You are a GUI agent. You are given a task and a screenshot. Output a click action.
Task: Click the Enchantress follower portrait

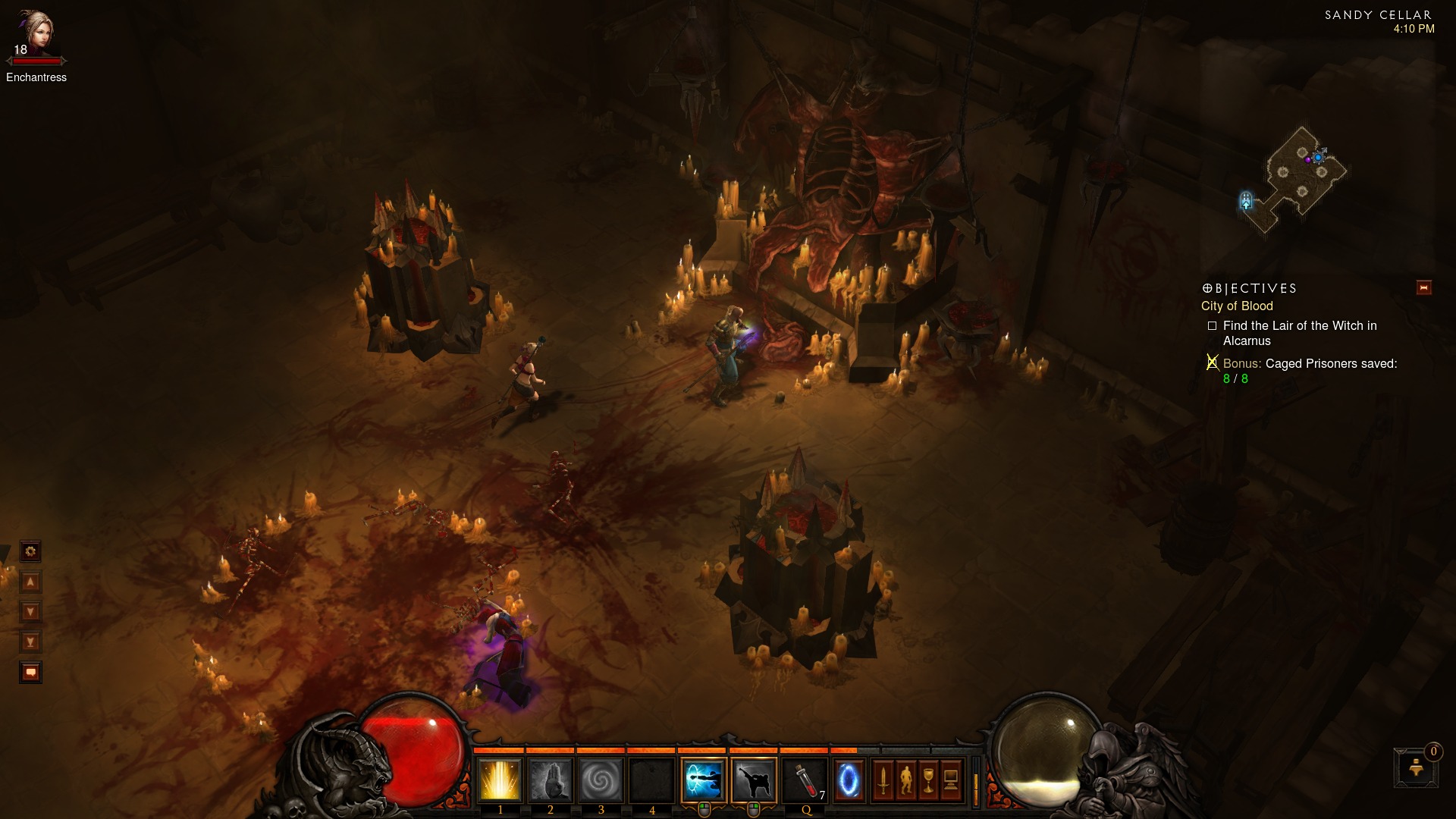click(36, 34)
